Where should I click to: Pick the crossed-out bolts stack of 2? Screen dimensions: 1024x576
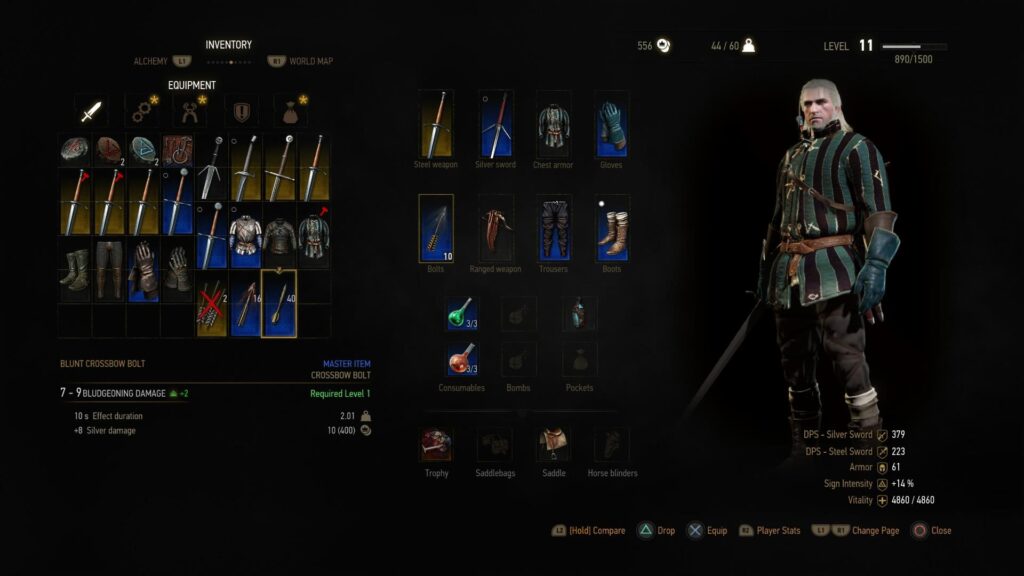[x=211, y=303]
